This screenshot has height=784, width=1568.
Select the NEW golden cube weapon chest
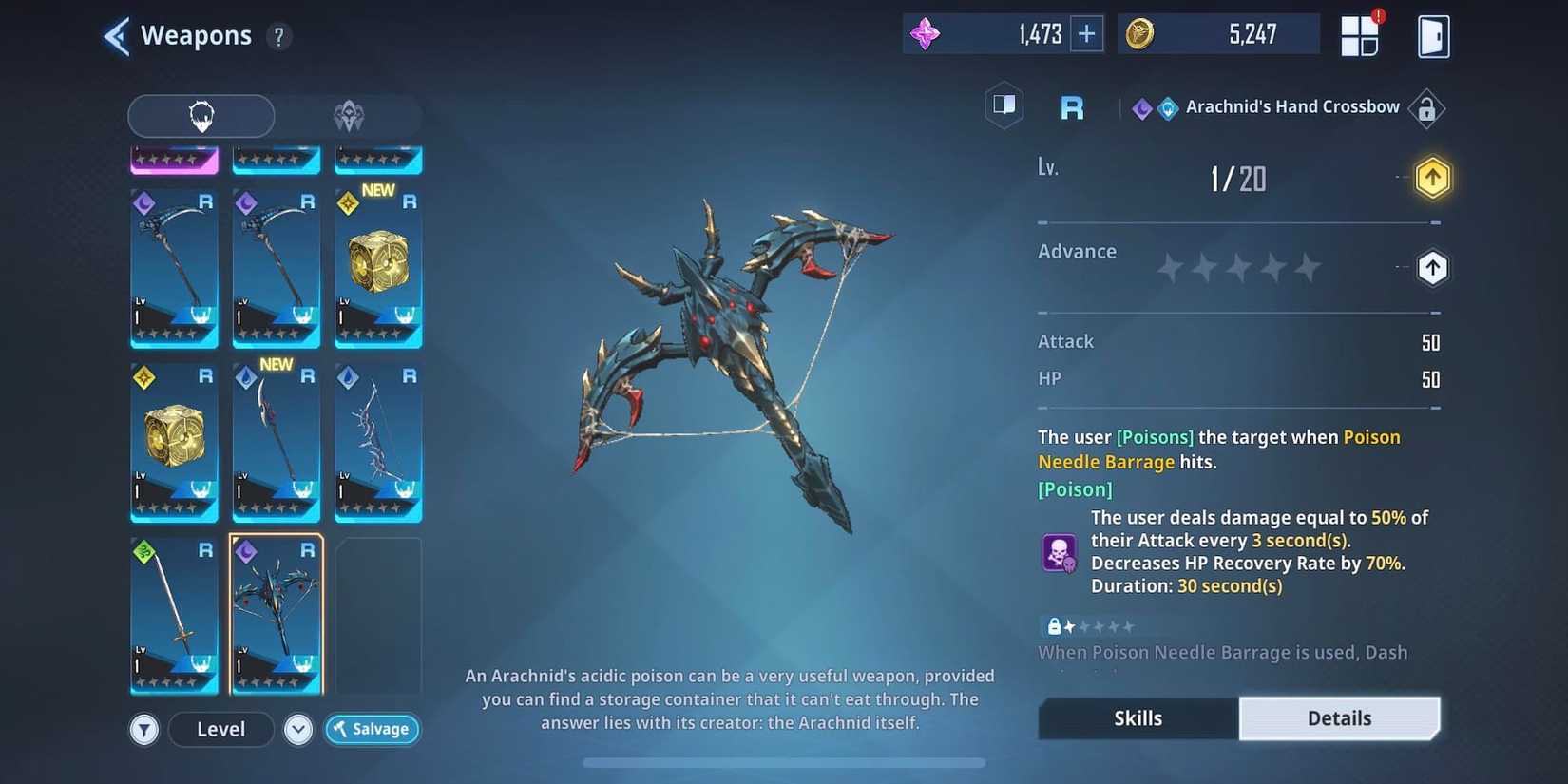[377, 267]
